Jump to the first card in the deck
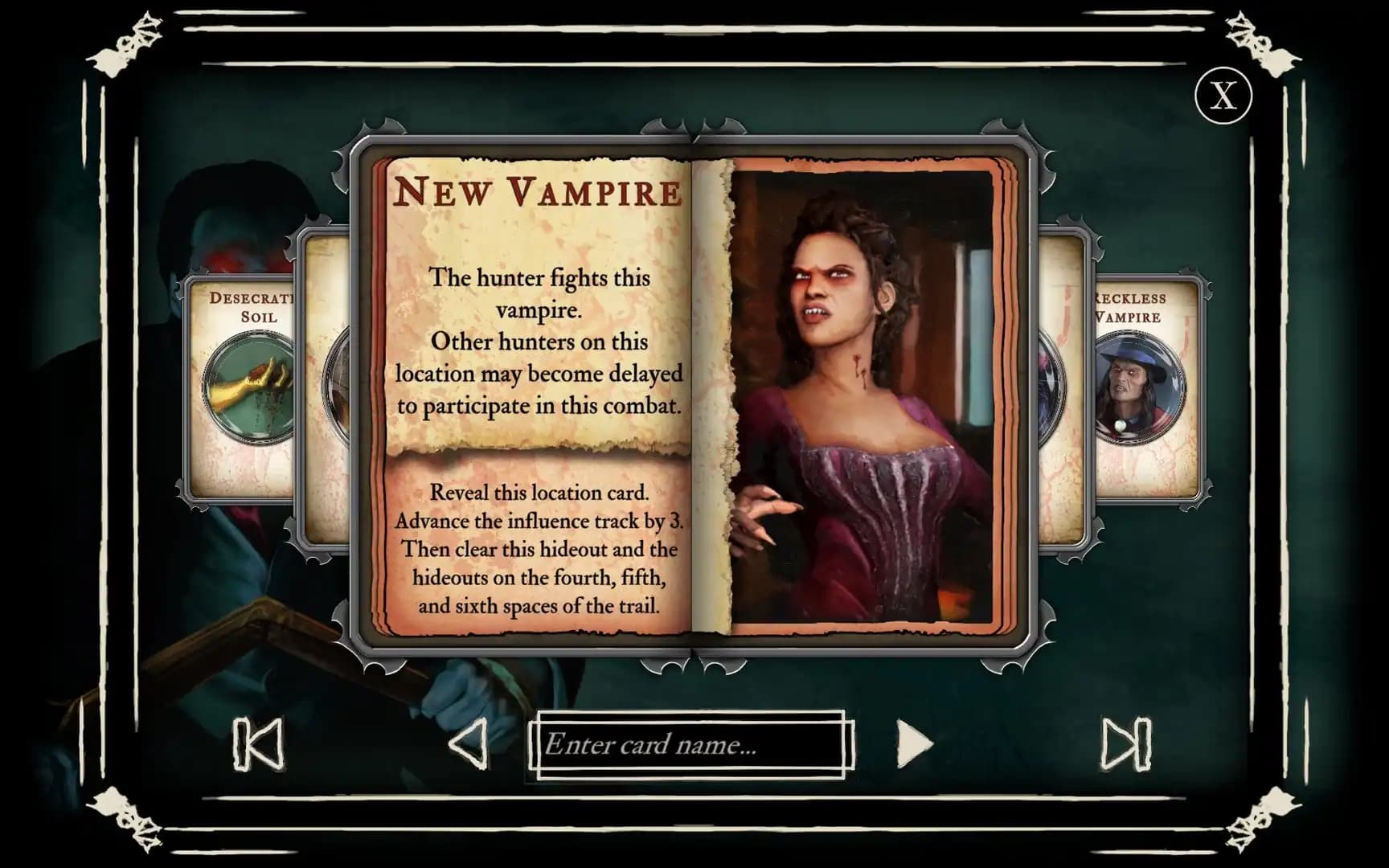The width and height of the screenshot is (1389, 868). [257, 743]
